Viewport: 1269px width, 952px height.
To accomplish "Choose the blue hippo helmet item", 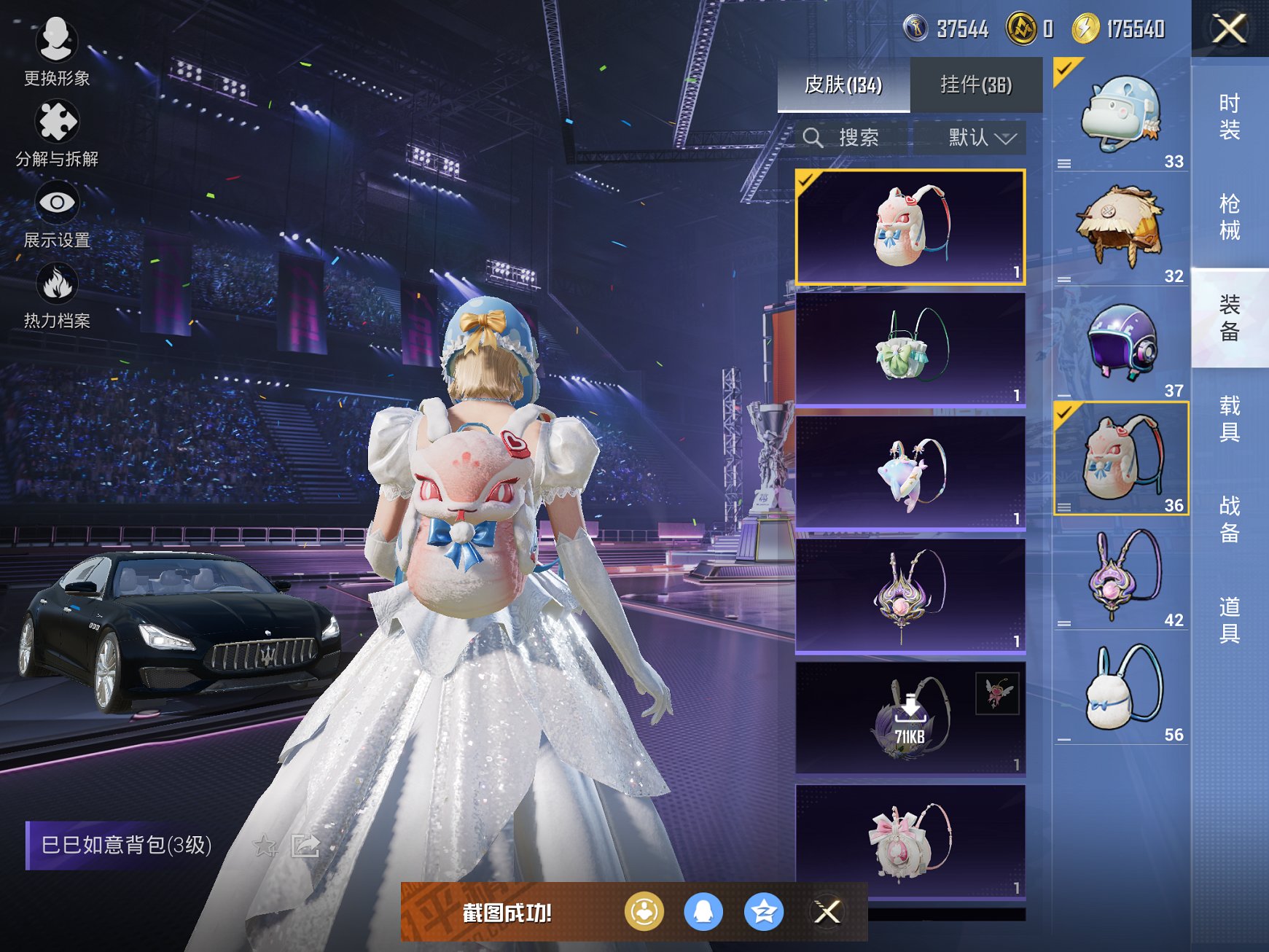I will coord(1120,115).
